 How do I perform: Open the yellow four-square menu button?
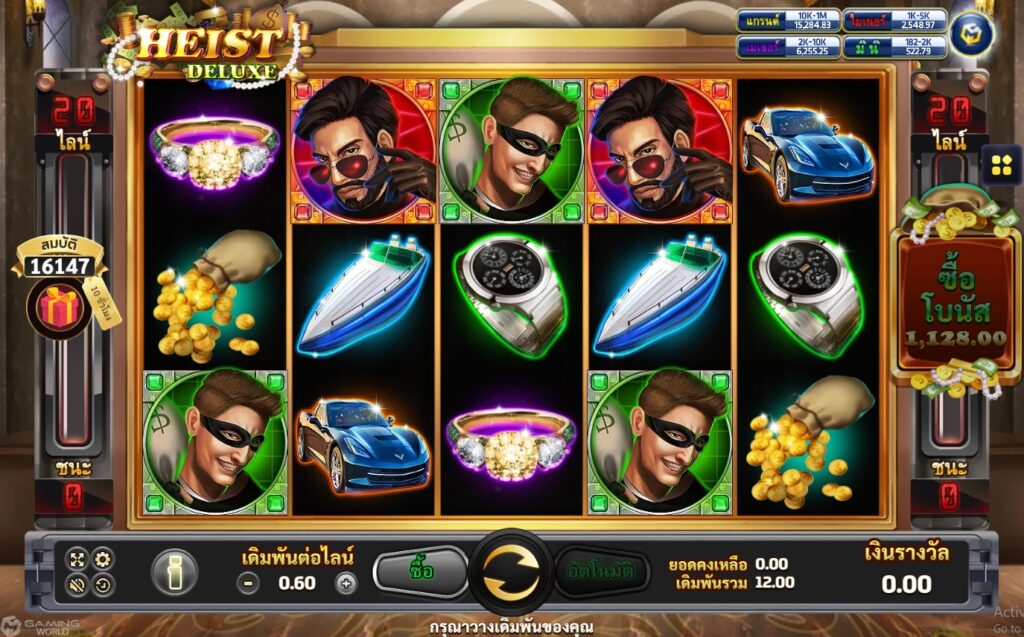tap(1001, 165)
